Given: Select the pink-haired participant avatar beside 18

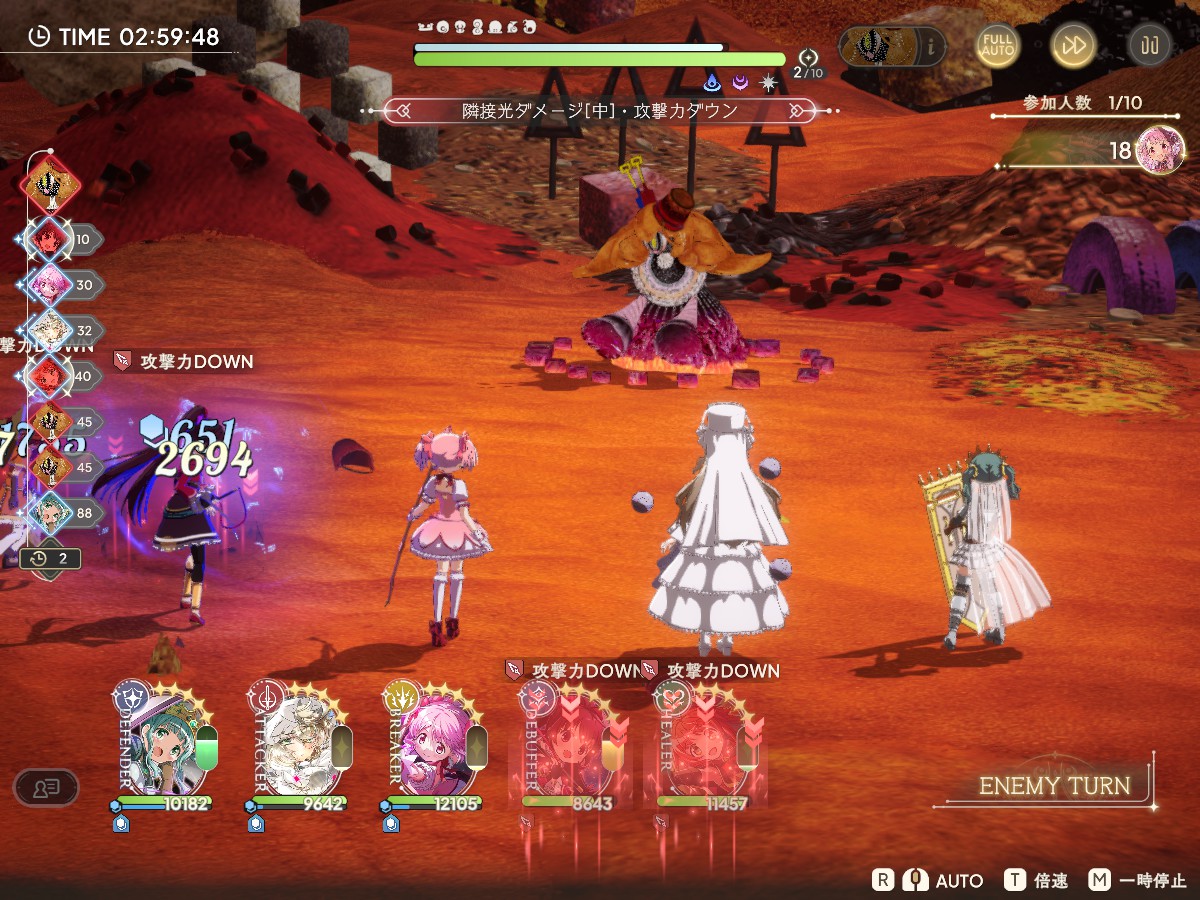Looking at the screenshot, I should click(1160, 150).
